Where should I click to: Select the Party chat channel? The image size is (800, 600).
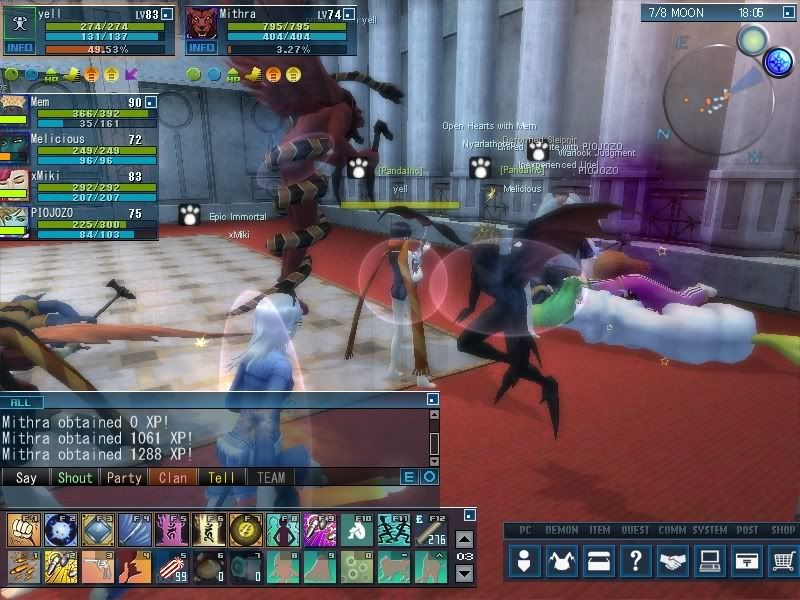pyautogui.click(x=124, y=478)
